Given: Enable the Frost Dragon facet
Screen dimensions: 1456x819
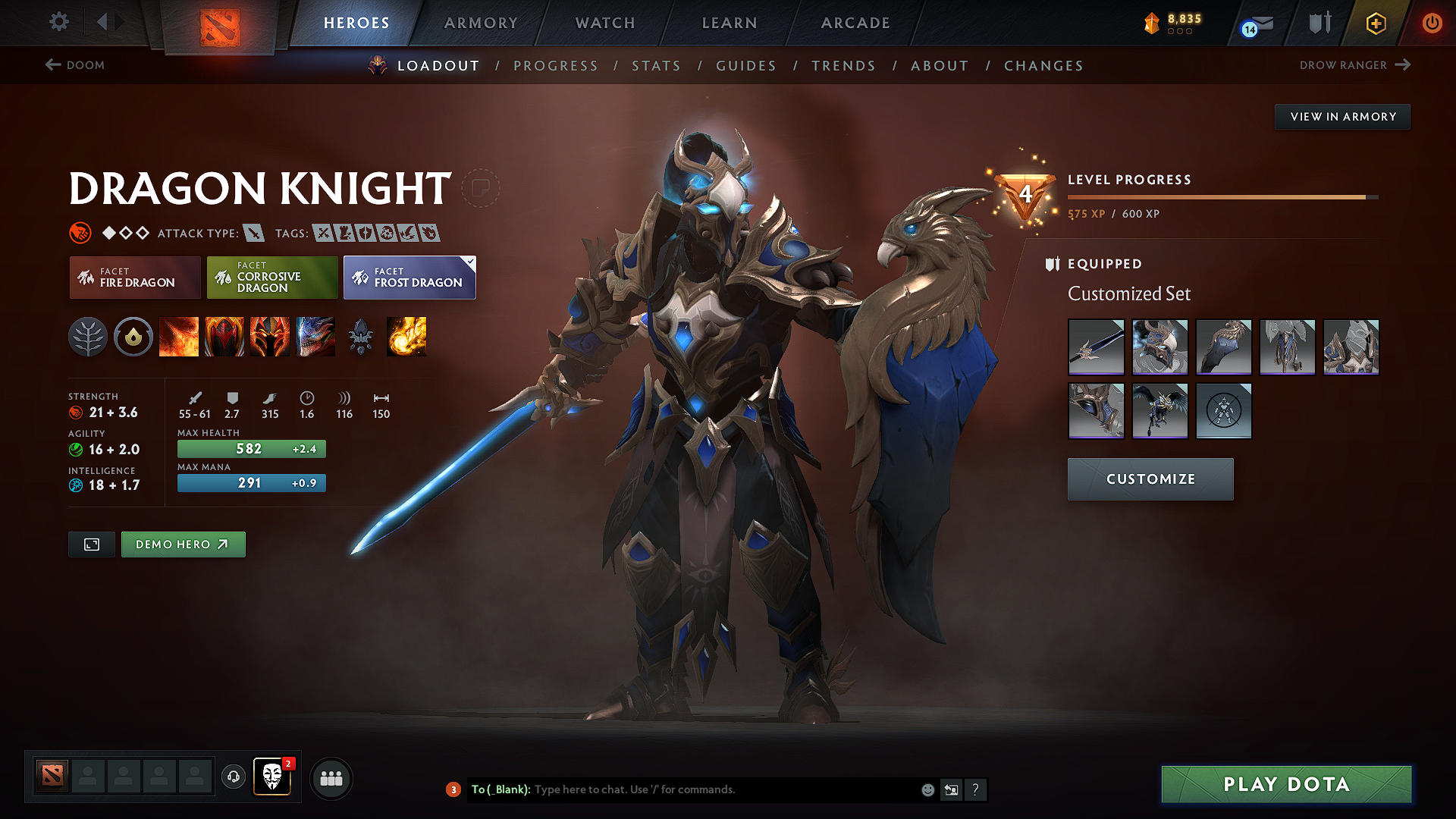Looking at the screenshot, I should [409, 279].
